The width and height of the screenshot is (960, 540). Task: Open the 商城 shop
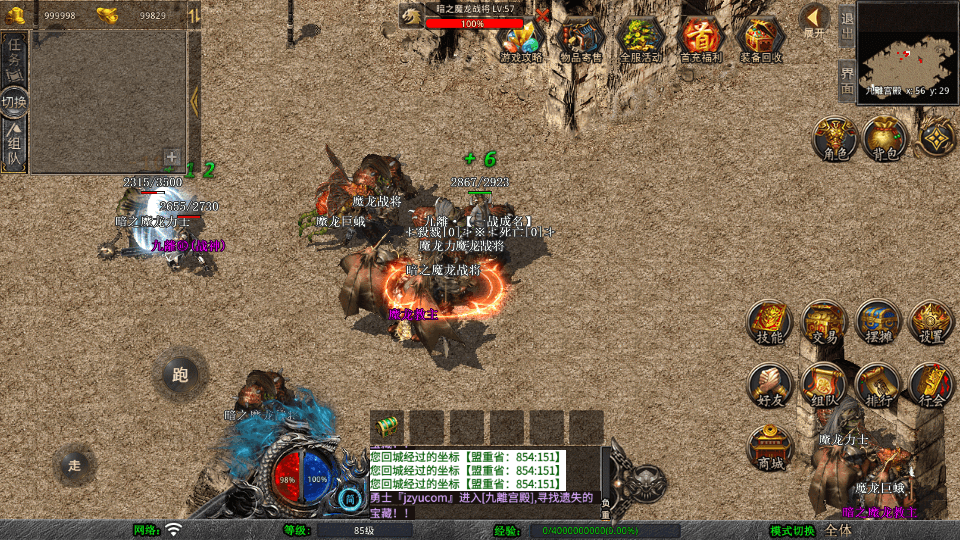pos(770,447)
